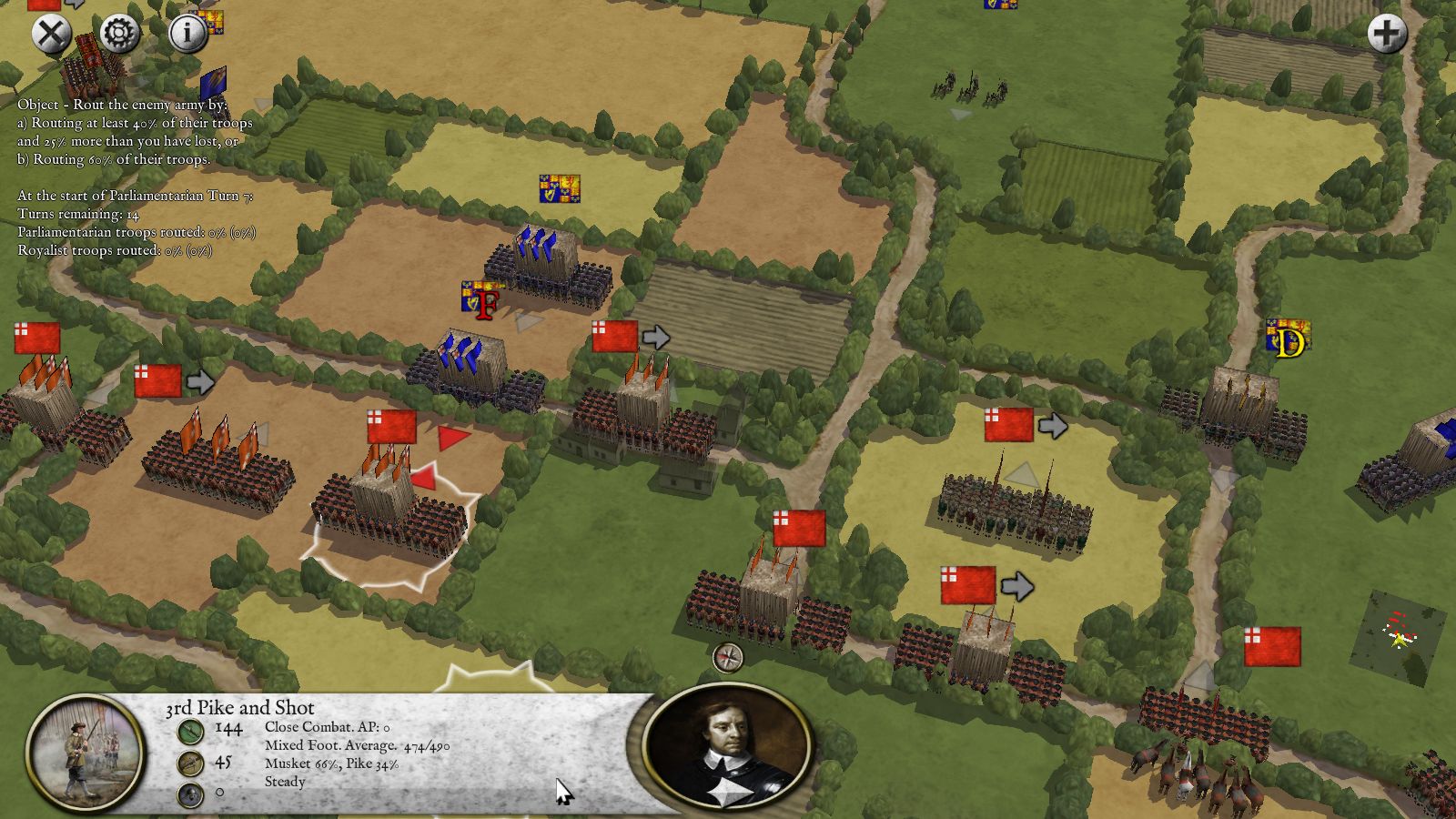
Task: Open the gear settings menu
Action: coord(119,34)
